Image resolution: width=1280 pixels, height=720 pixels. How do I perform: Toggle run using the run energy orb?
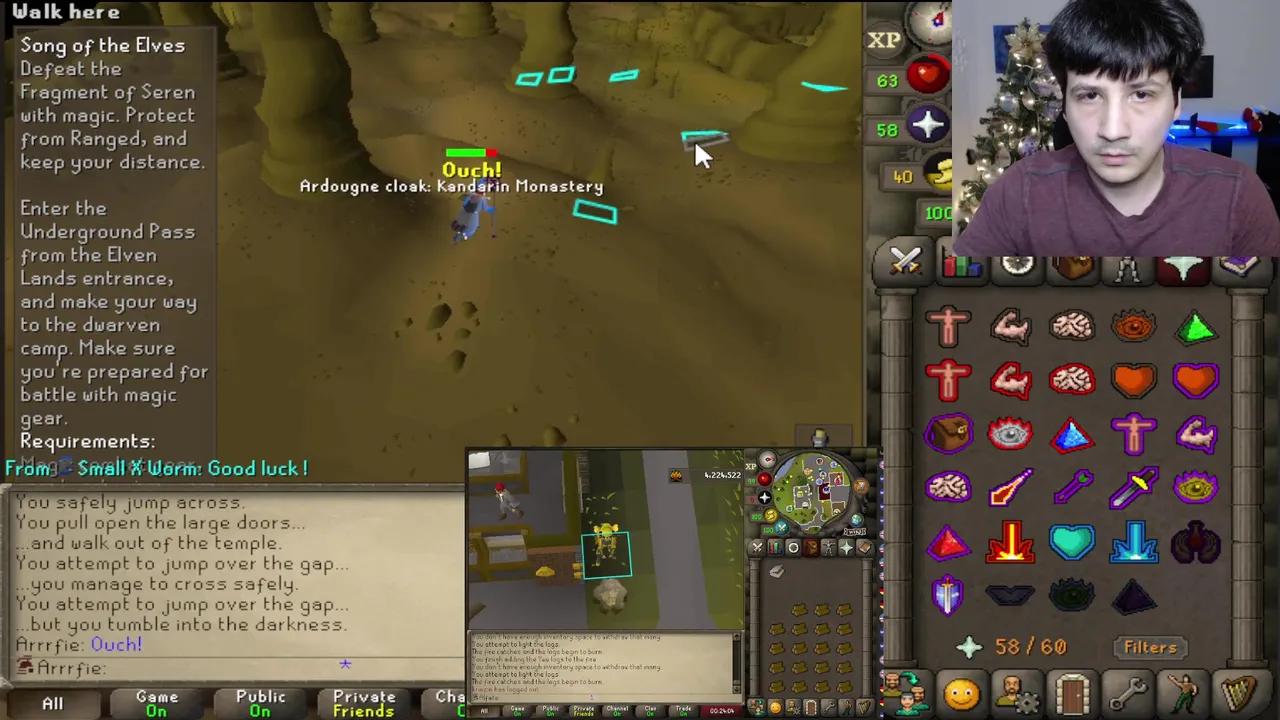coord(938,176)
